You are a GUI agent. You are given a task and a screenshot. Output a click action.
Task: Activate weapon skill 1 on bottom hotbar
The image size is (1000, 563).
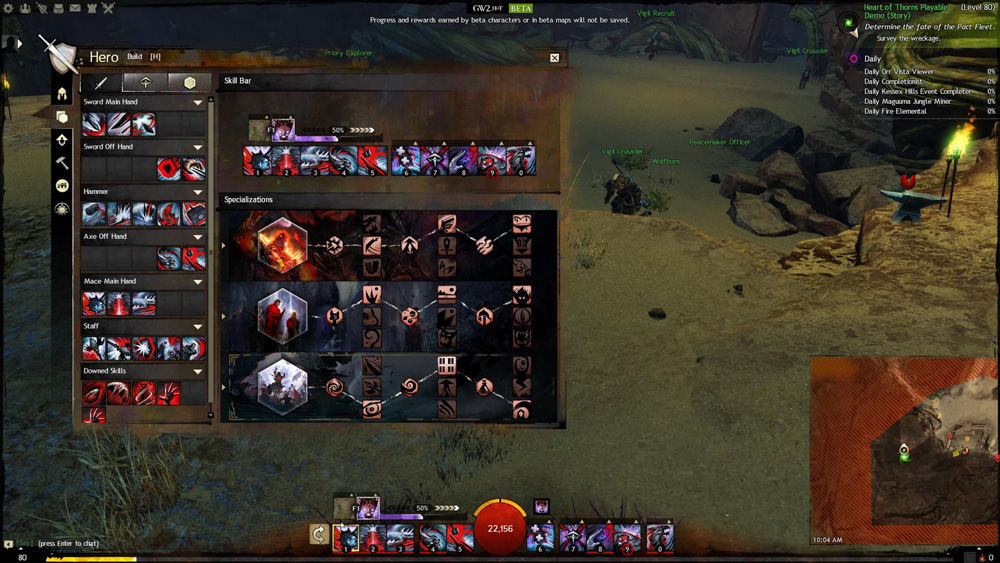tap(345, 538)
